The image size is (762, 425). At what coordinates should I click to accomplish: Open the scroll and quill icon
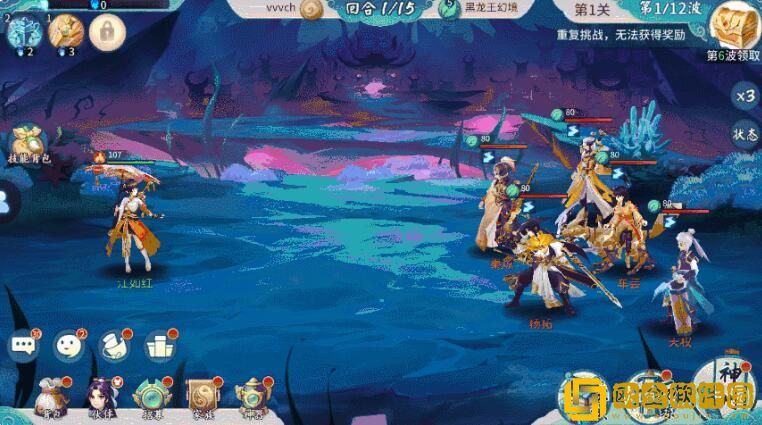(113, 346)
